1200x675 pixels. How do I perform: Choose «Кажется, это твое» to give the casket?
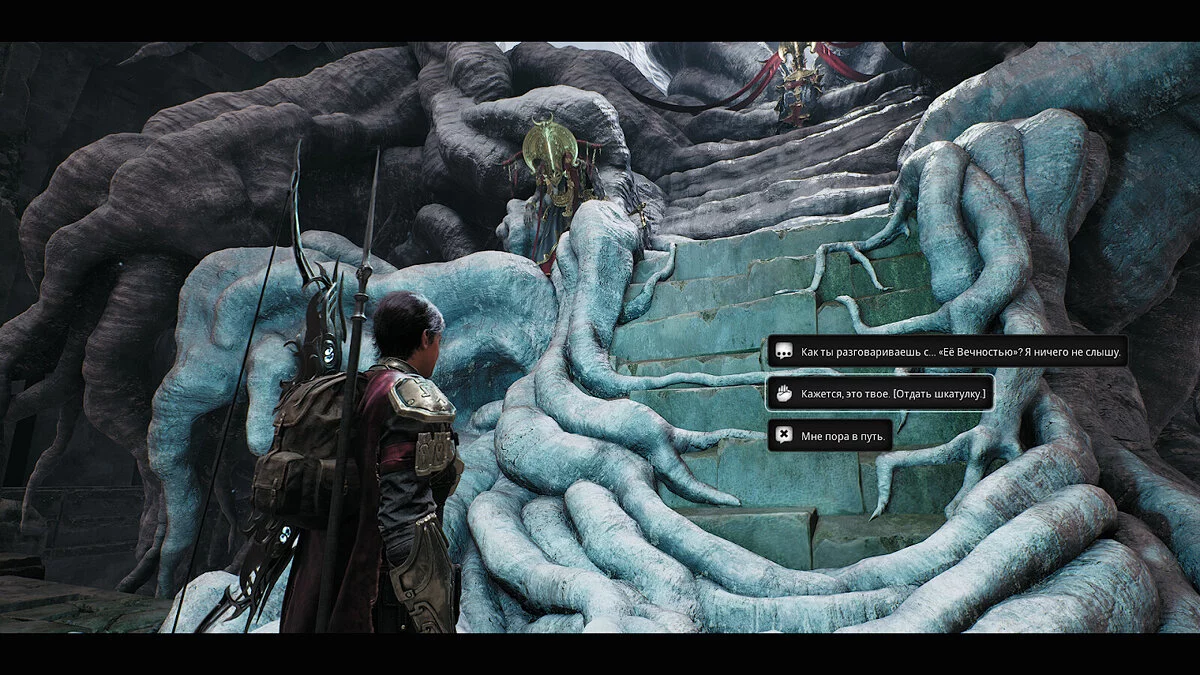tap(879, 394)
